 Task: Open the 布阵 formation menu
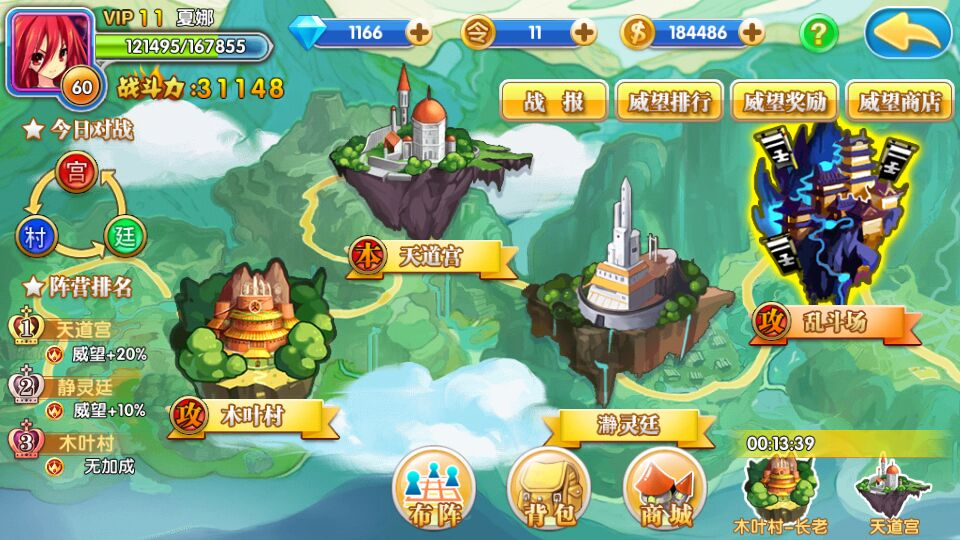433,490
